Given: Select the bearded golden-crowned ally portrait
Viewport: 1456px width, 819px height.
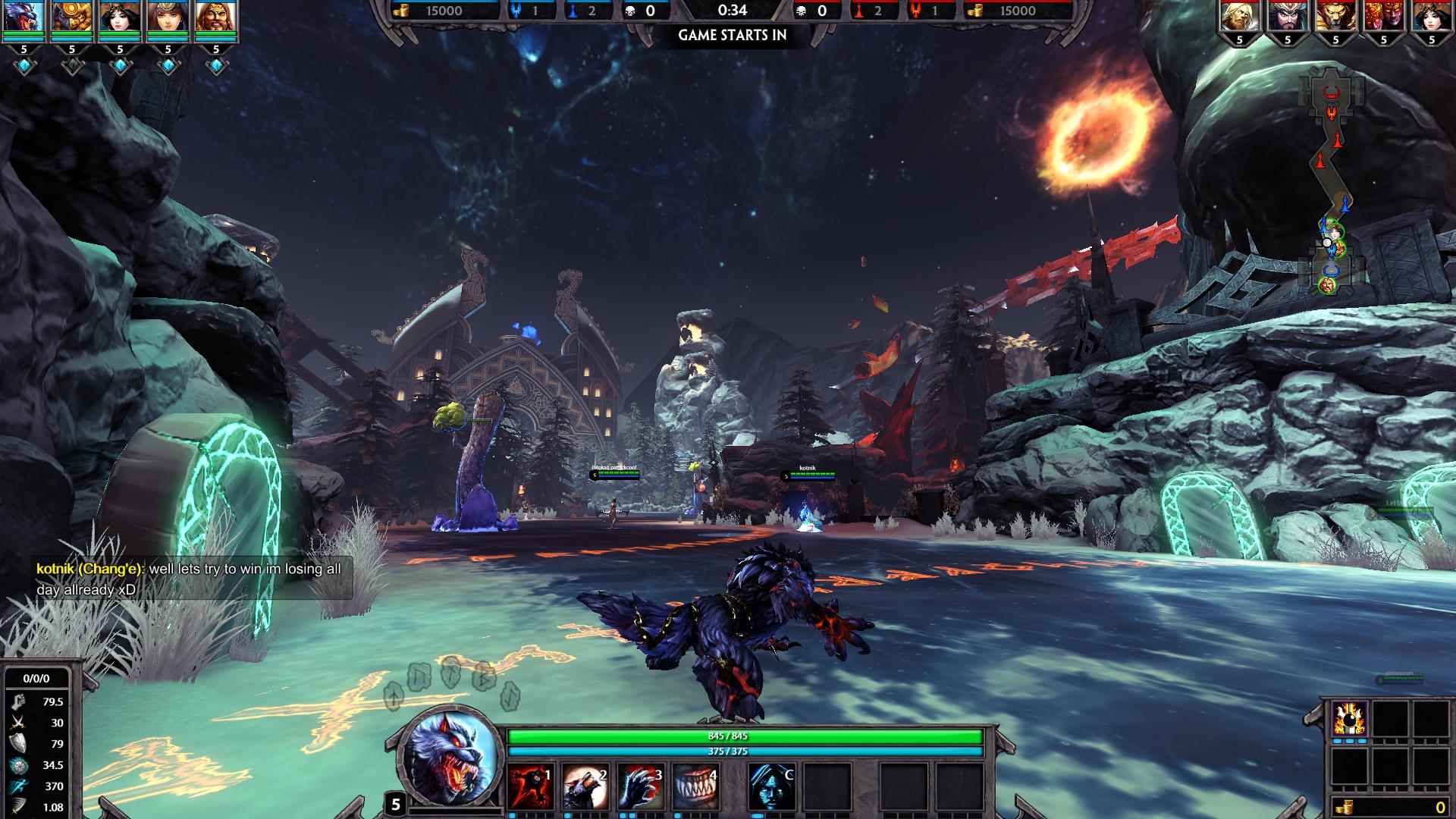Looking at the screenshot, I should coord(216,17).
